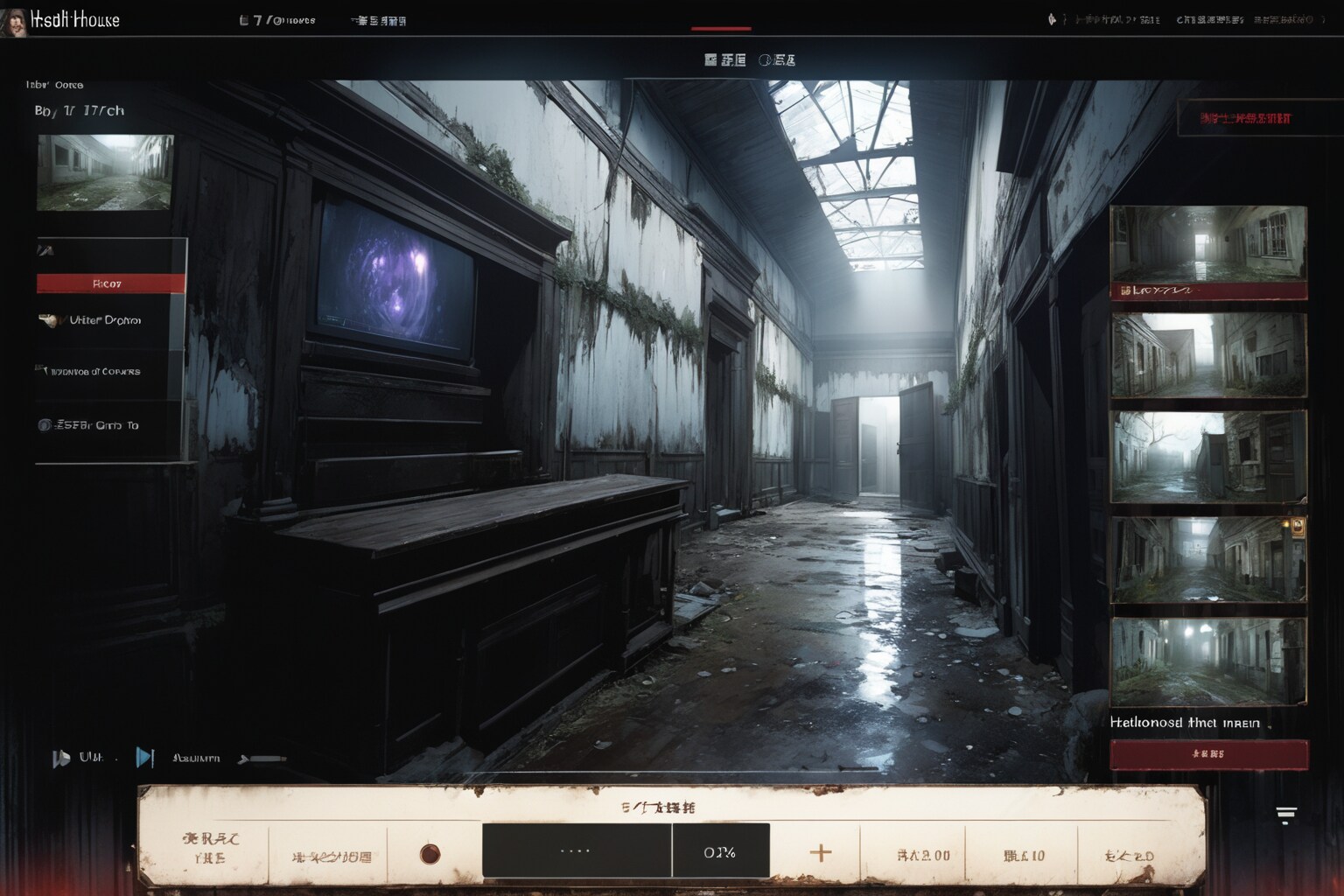Select the dark field with dots in bottom bar
This screenshot has width=1344, height=896.
pos(576,850)
